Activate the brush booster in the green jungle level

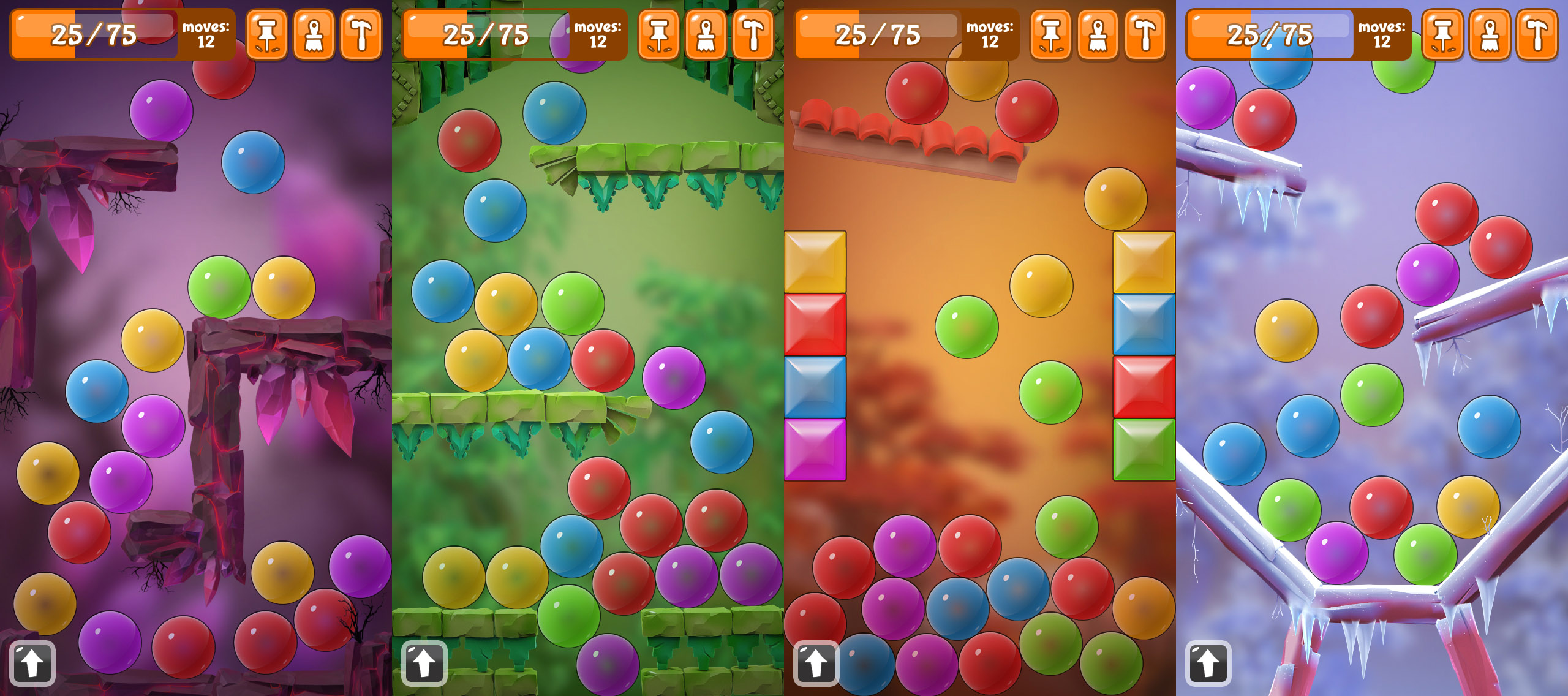click(x=706, y=35)
